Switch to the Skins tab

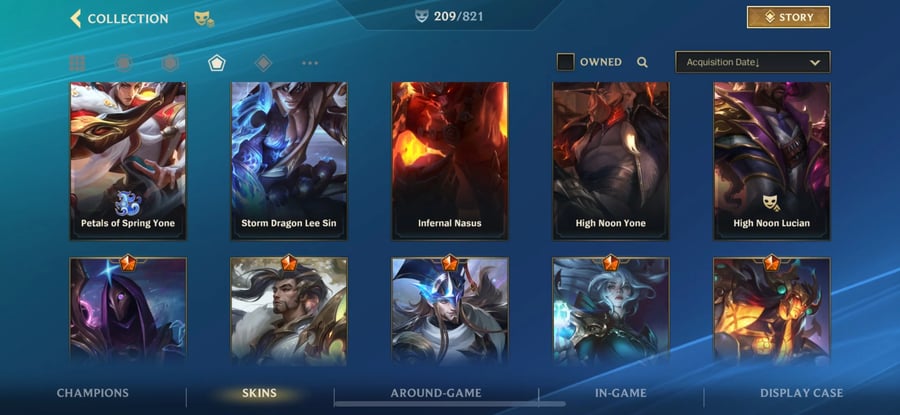(259, 393)
